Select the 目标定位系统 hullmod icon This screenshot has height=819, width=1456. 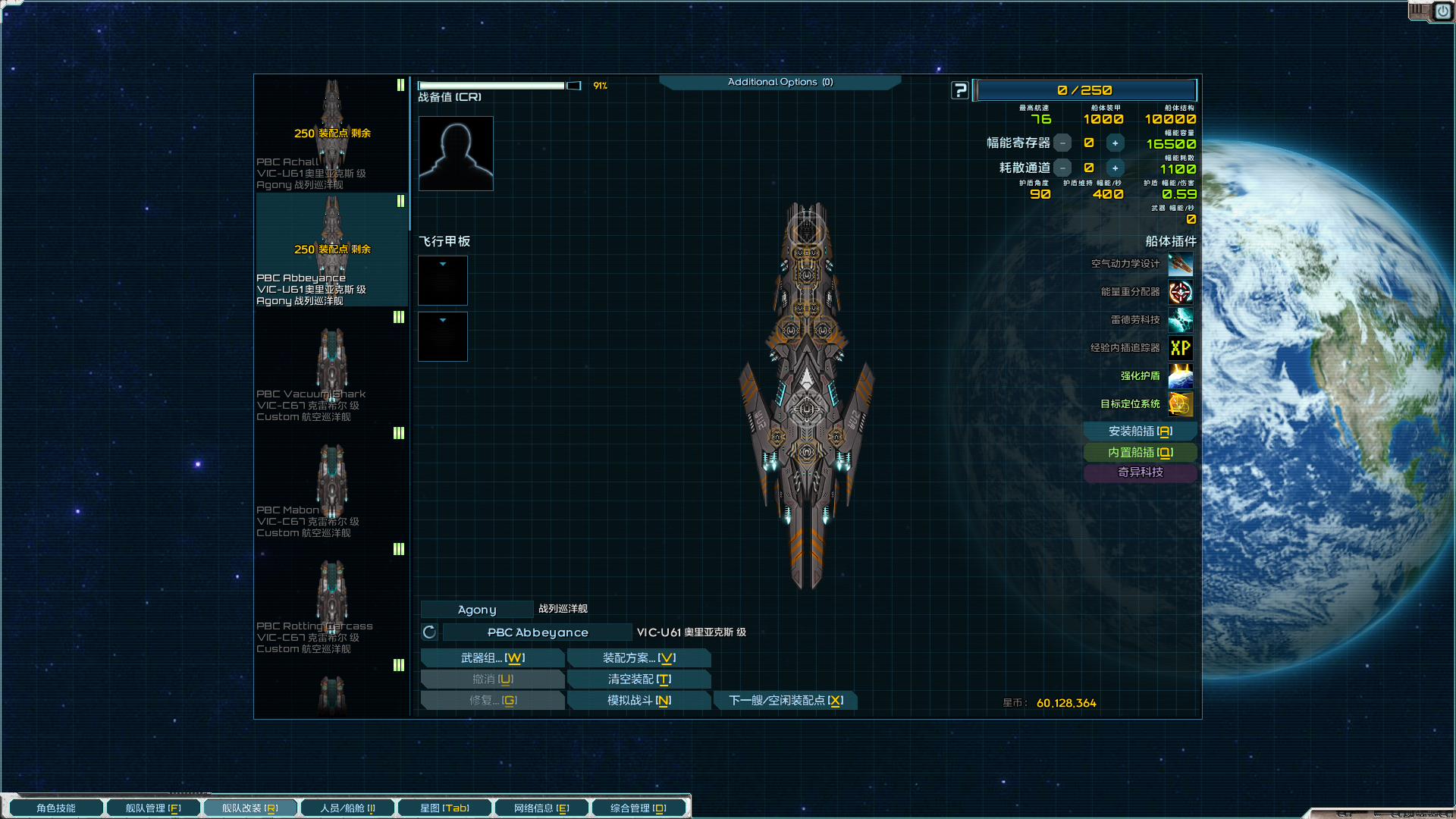tap(1180, 404)
